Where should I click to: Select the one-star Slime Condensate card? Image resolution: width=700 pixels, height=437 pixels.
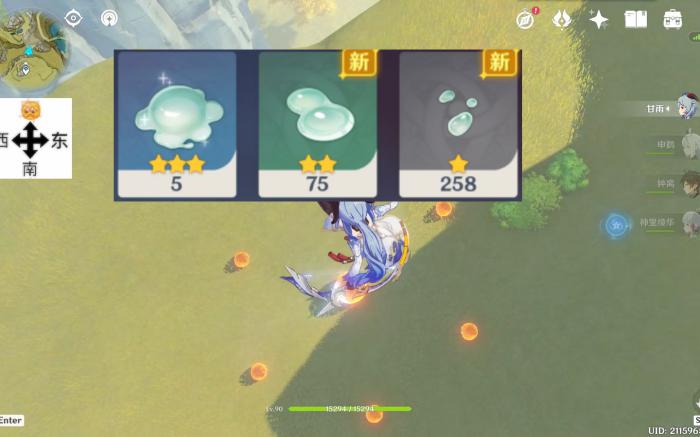point(458,124)
